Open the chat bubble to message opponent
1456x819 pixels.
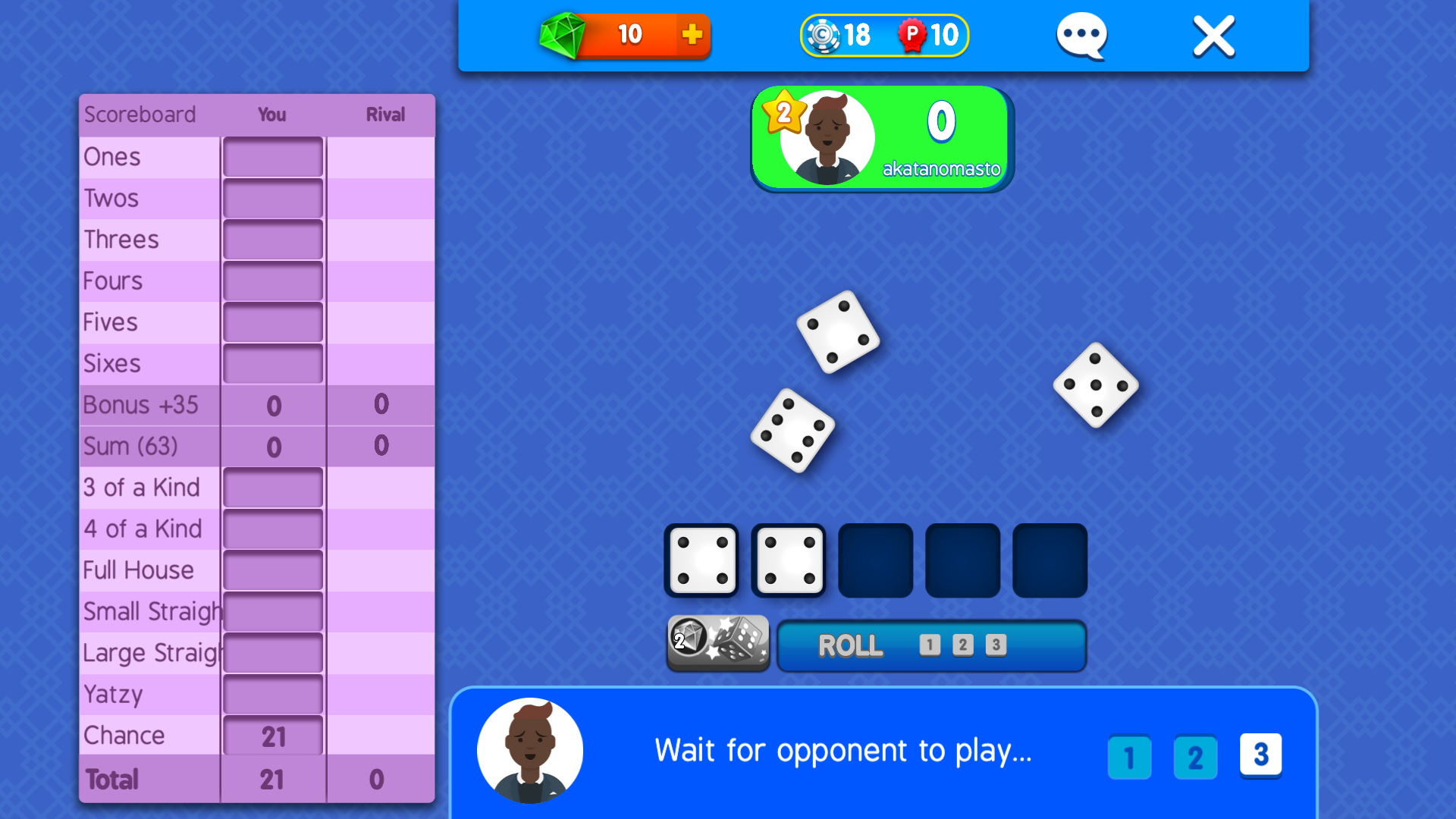tap(1081, 35)
